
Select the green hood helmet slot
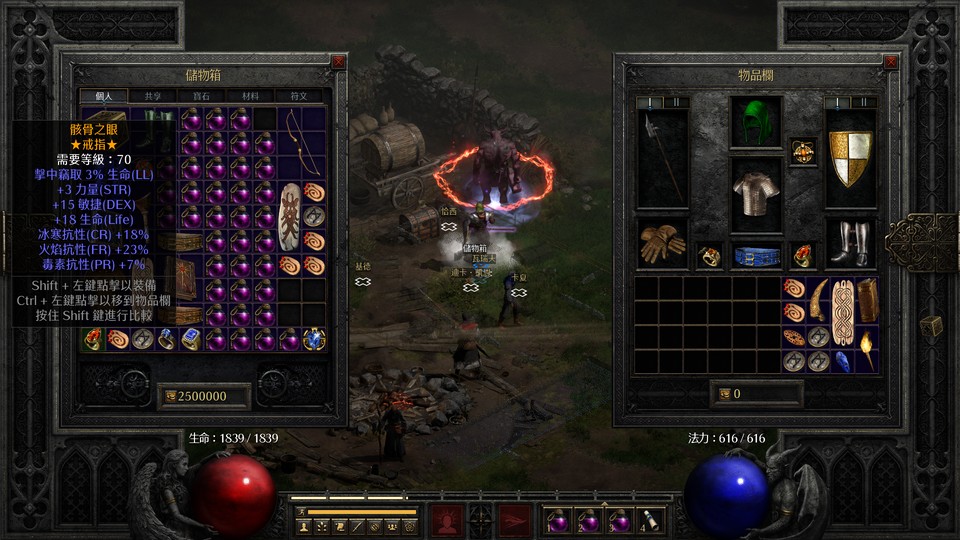coord(755,123)
